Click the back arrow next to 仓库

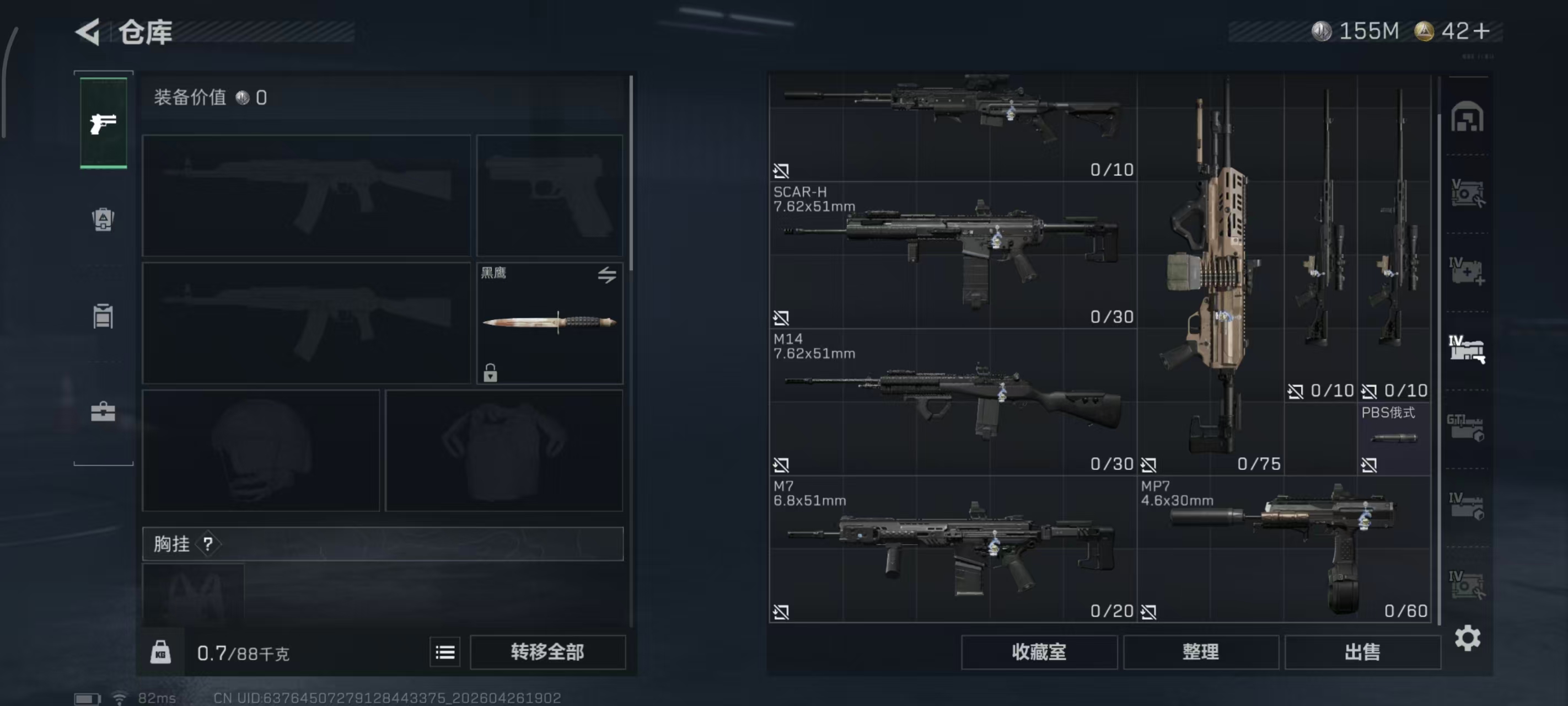[x=88, y=31]
